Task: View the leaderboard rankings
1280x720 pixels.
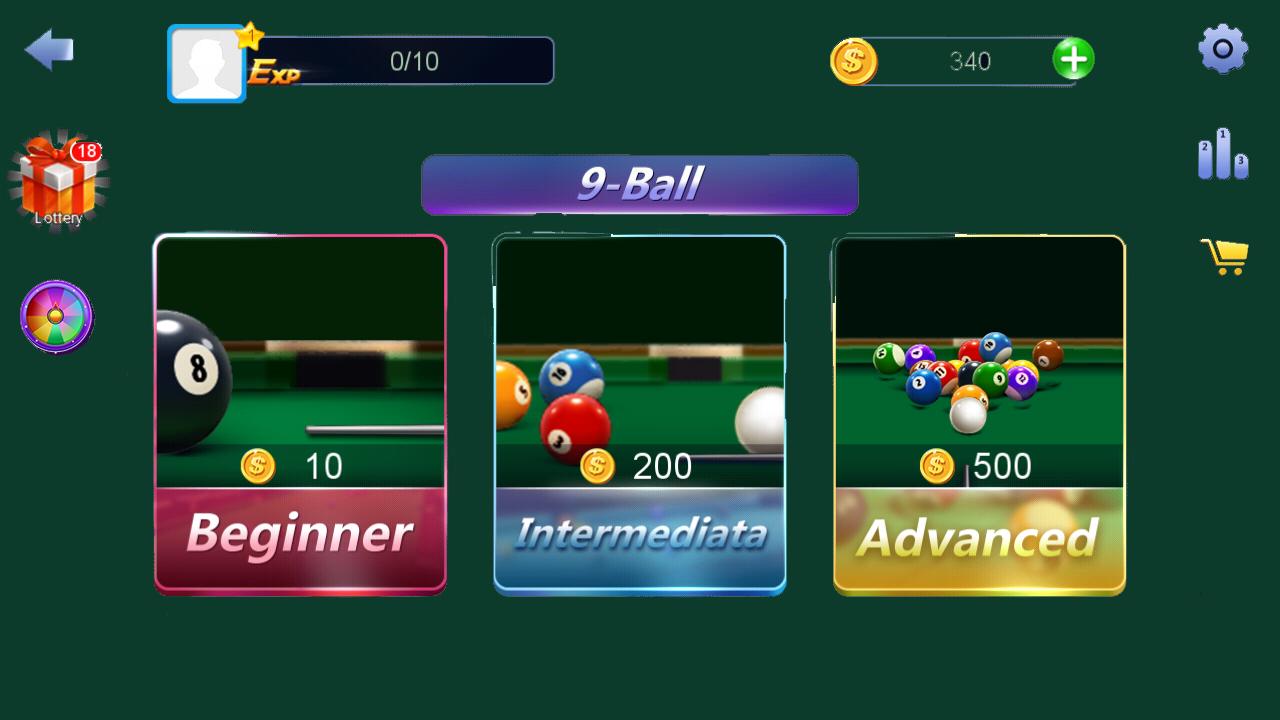Action: pyautogui.click(x=1222, y=155)
